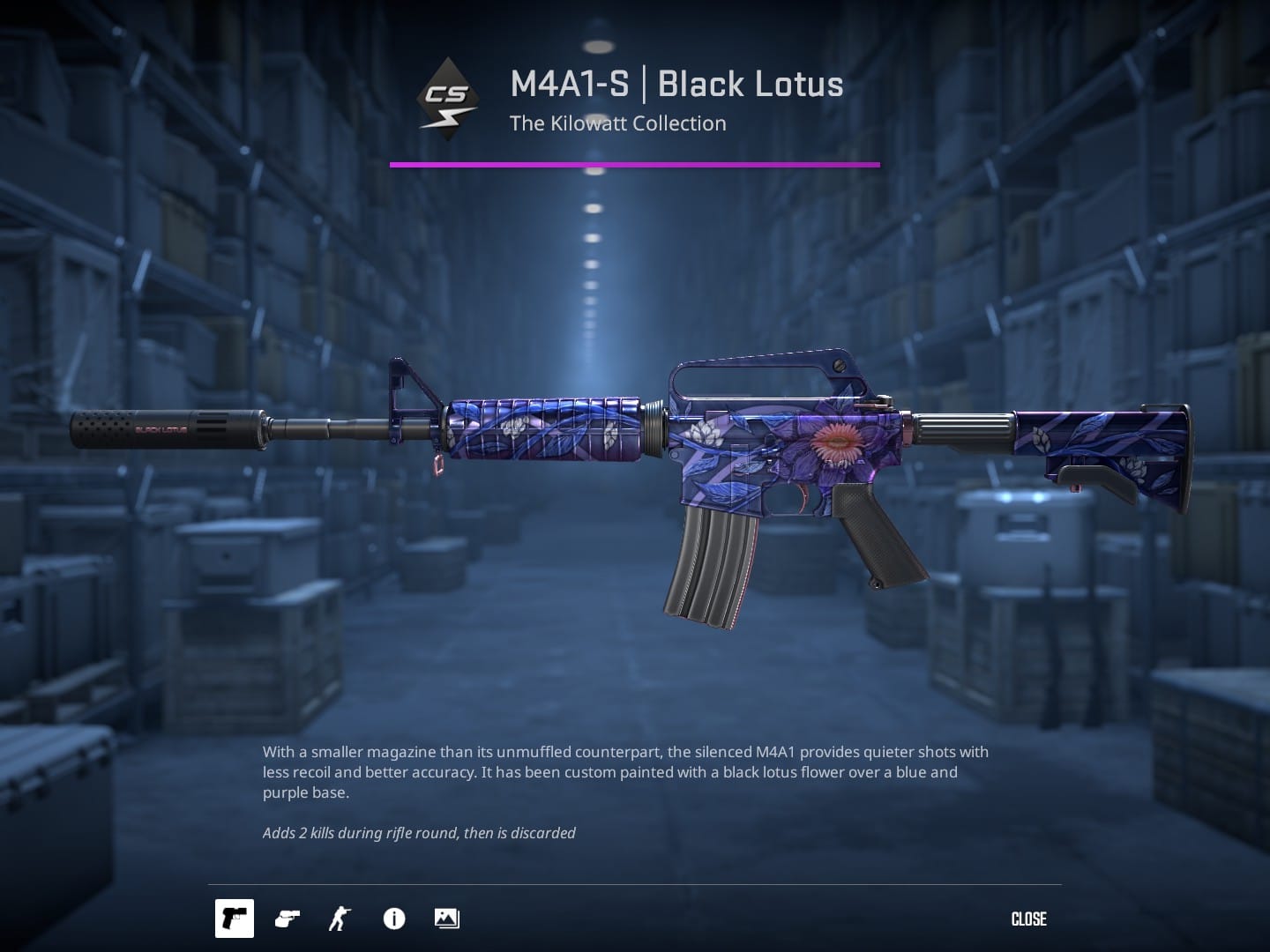Select the leftmost highlighted toolbar icon
Screen dimensions: 1270x952
[x=234, y=919]
